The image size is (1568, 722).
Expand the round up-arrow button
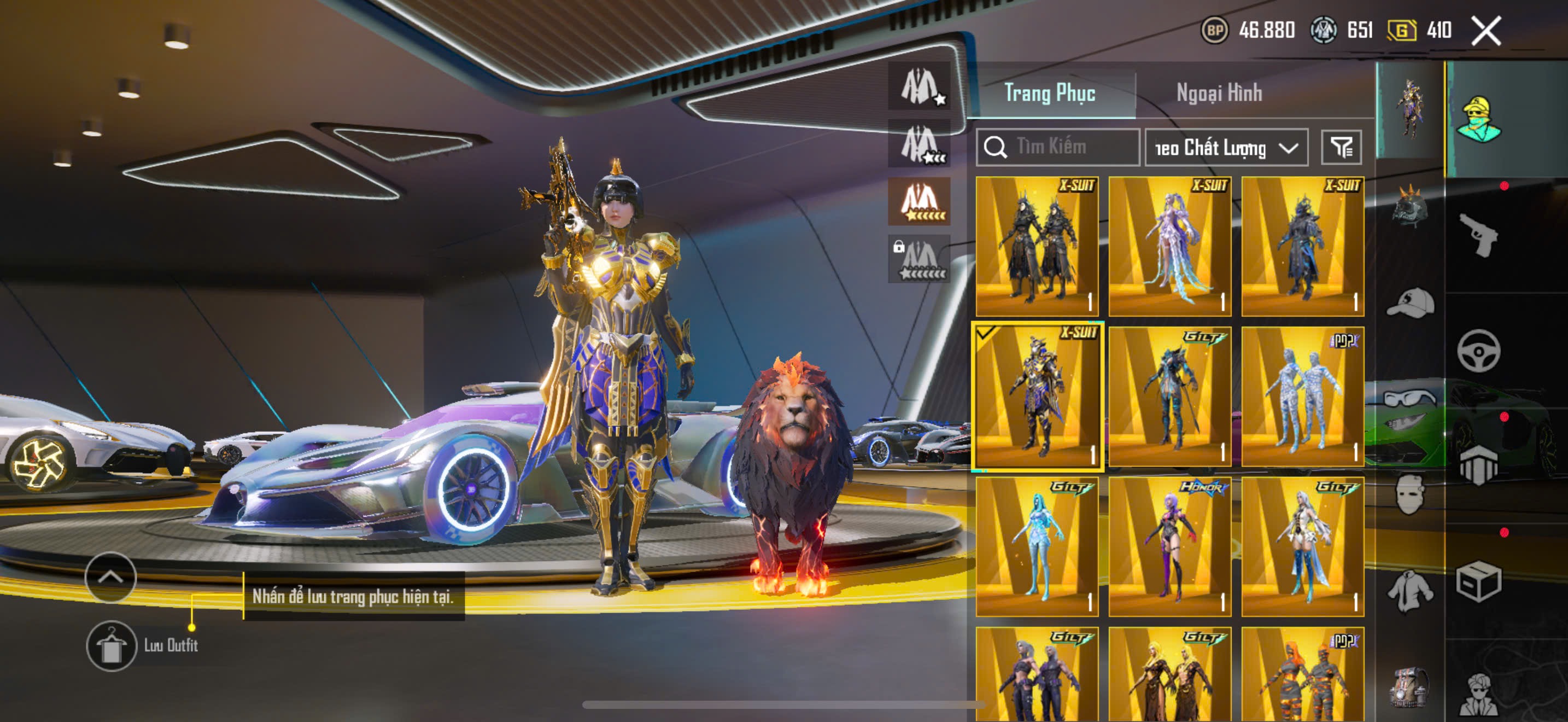click(110, 577)
